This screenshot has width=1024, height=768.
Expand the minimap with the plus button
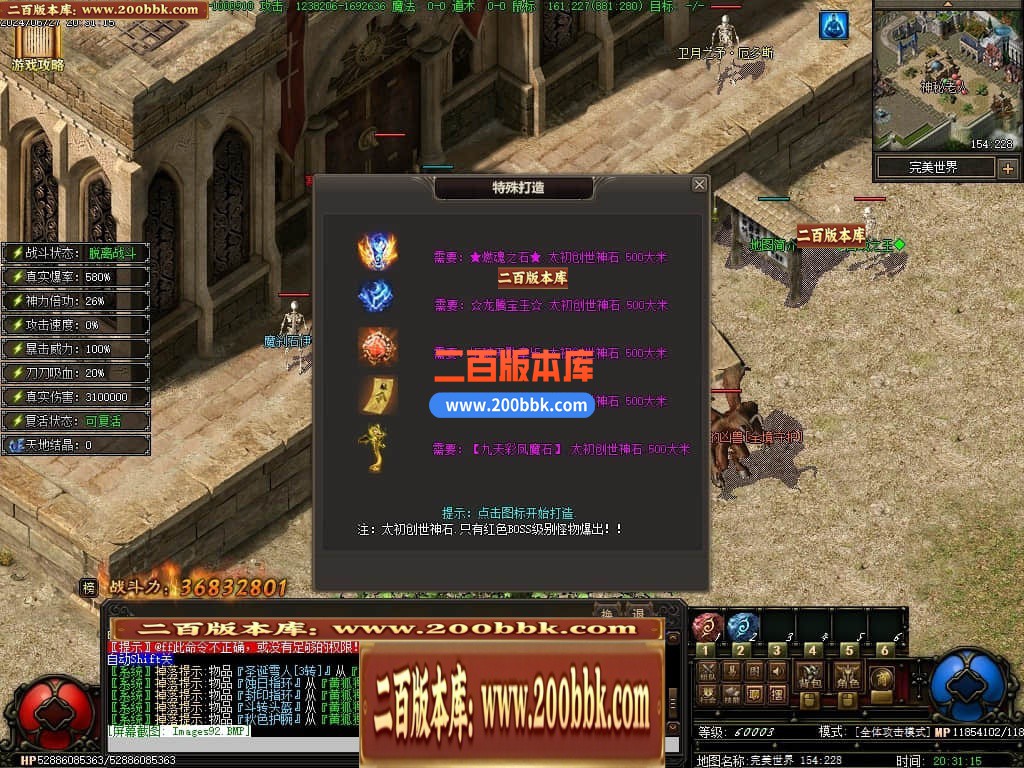pos(1007,168)
